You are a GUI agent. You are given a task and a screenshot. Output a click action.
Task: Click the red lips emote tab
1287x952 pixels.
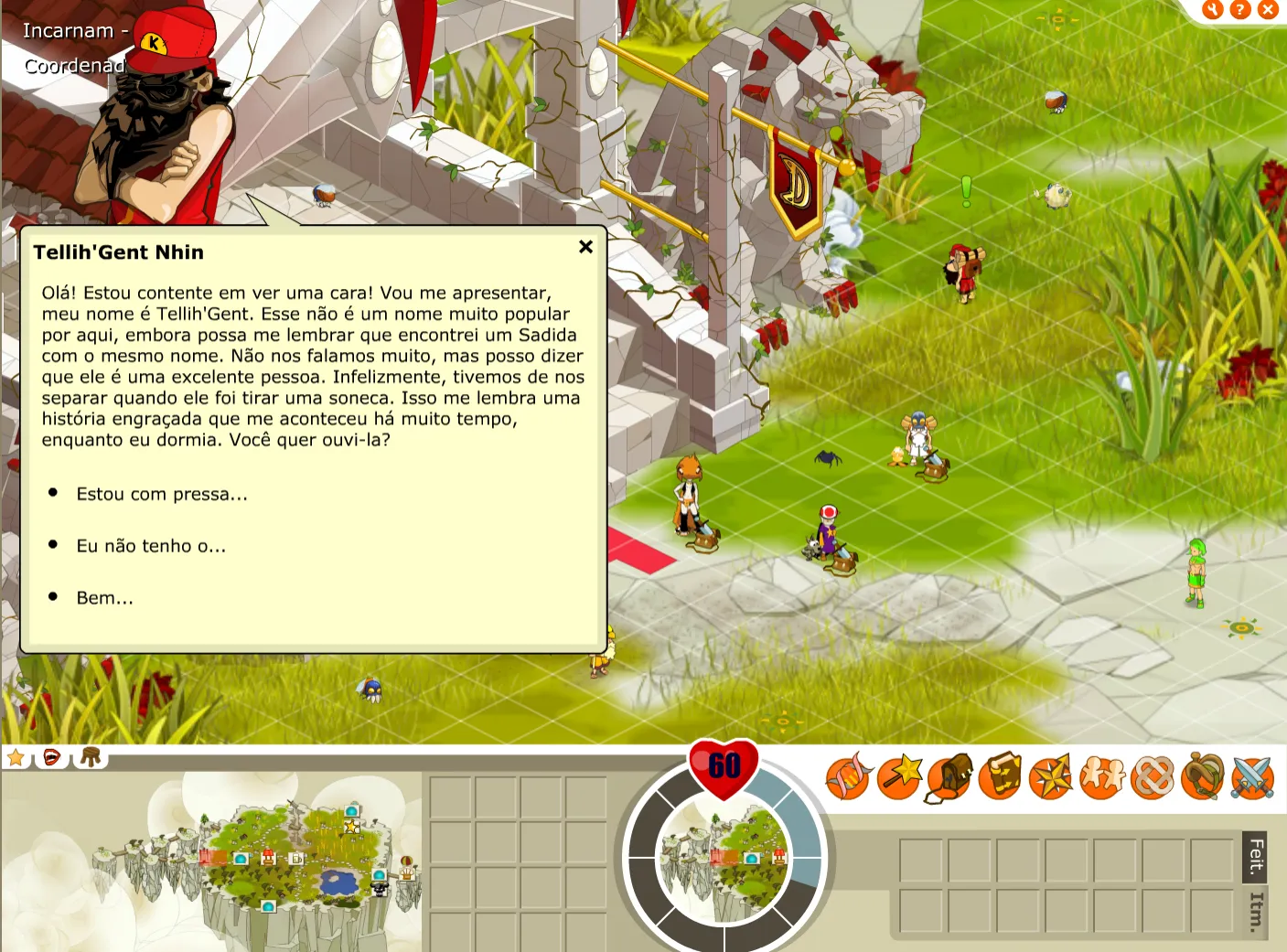52,757
